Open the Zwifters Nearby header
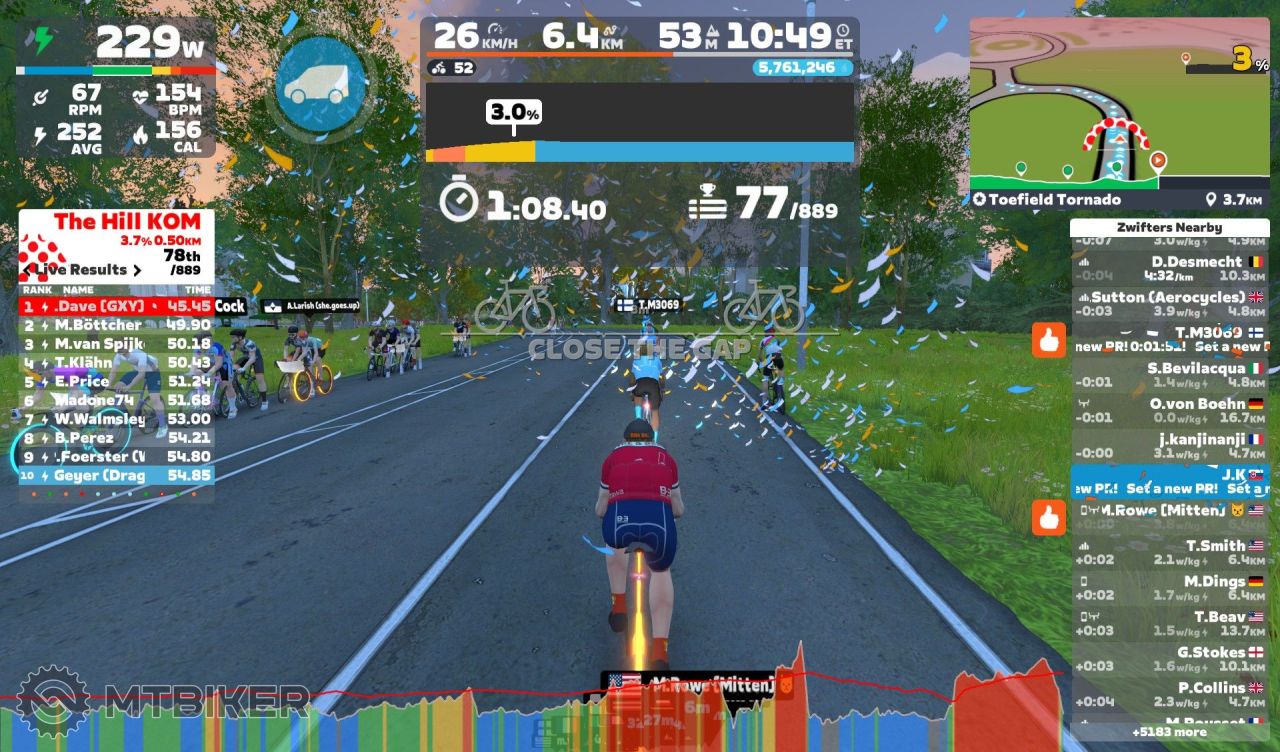 click(x=1169, y=227)
